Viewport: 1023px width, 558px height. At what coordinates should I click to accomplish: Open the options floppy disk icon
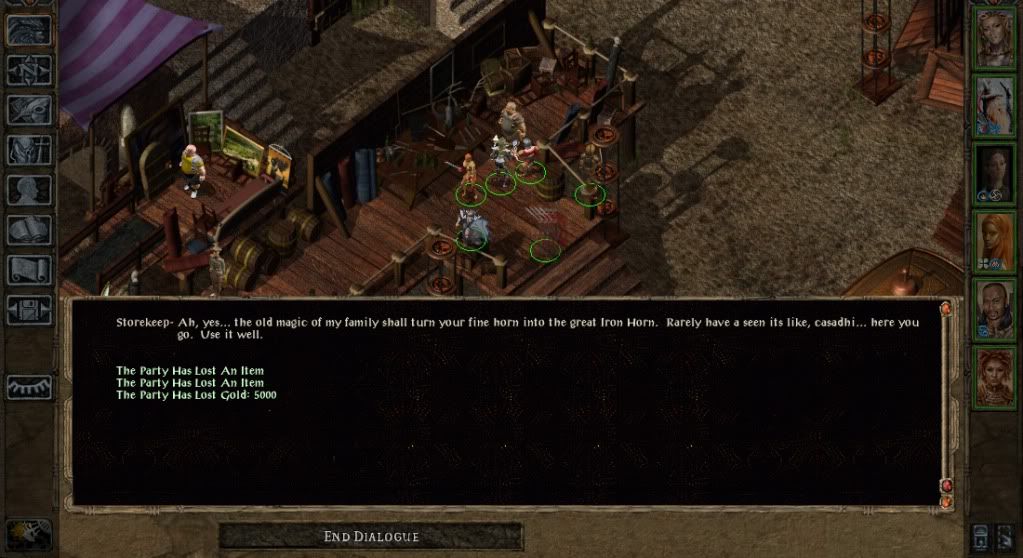point(30,310)
